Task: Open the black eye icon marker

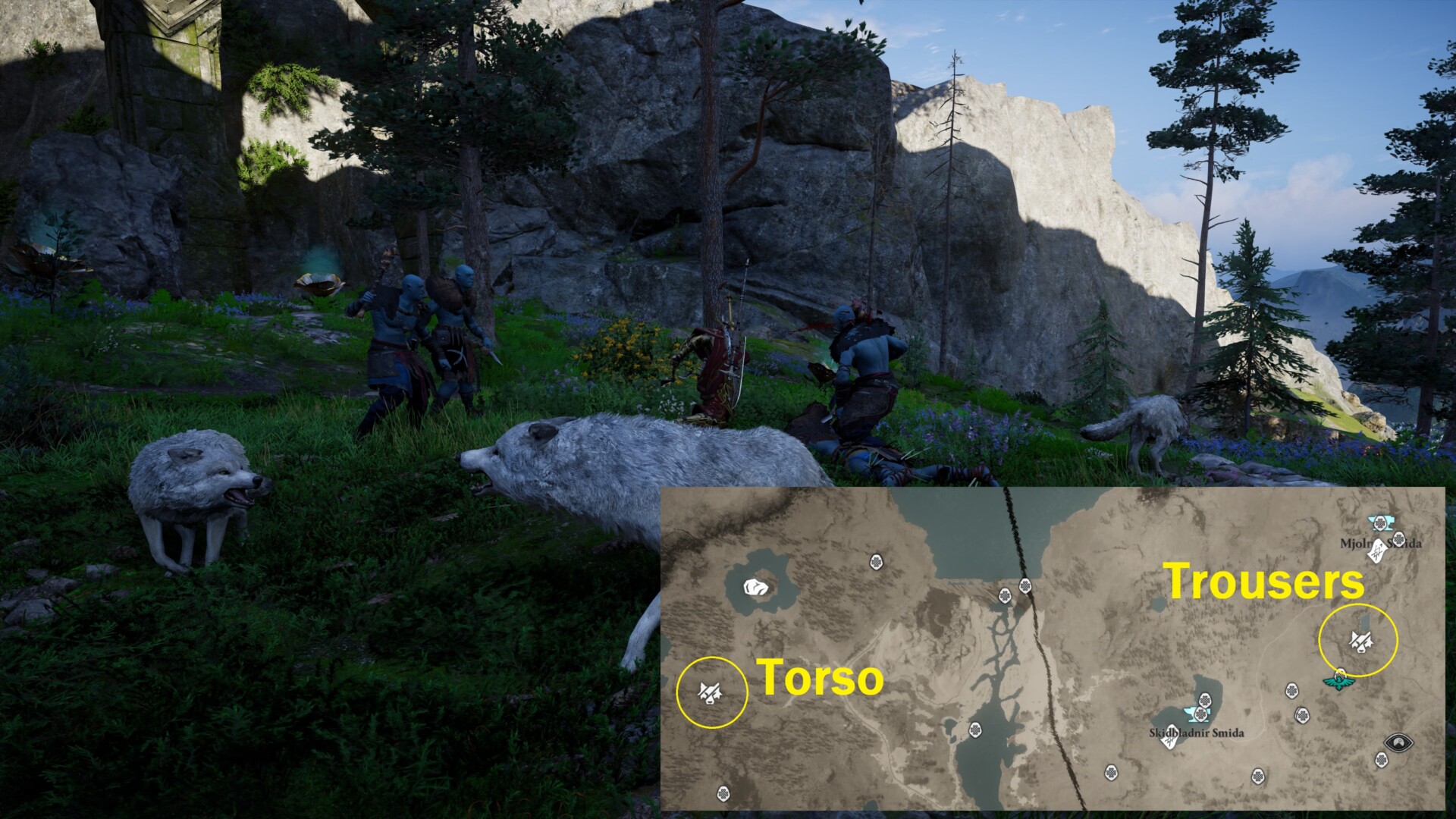Action: click(x=1398, y=742)
